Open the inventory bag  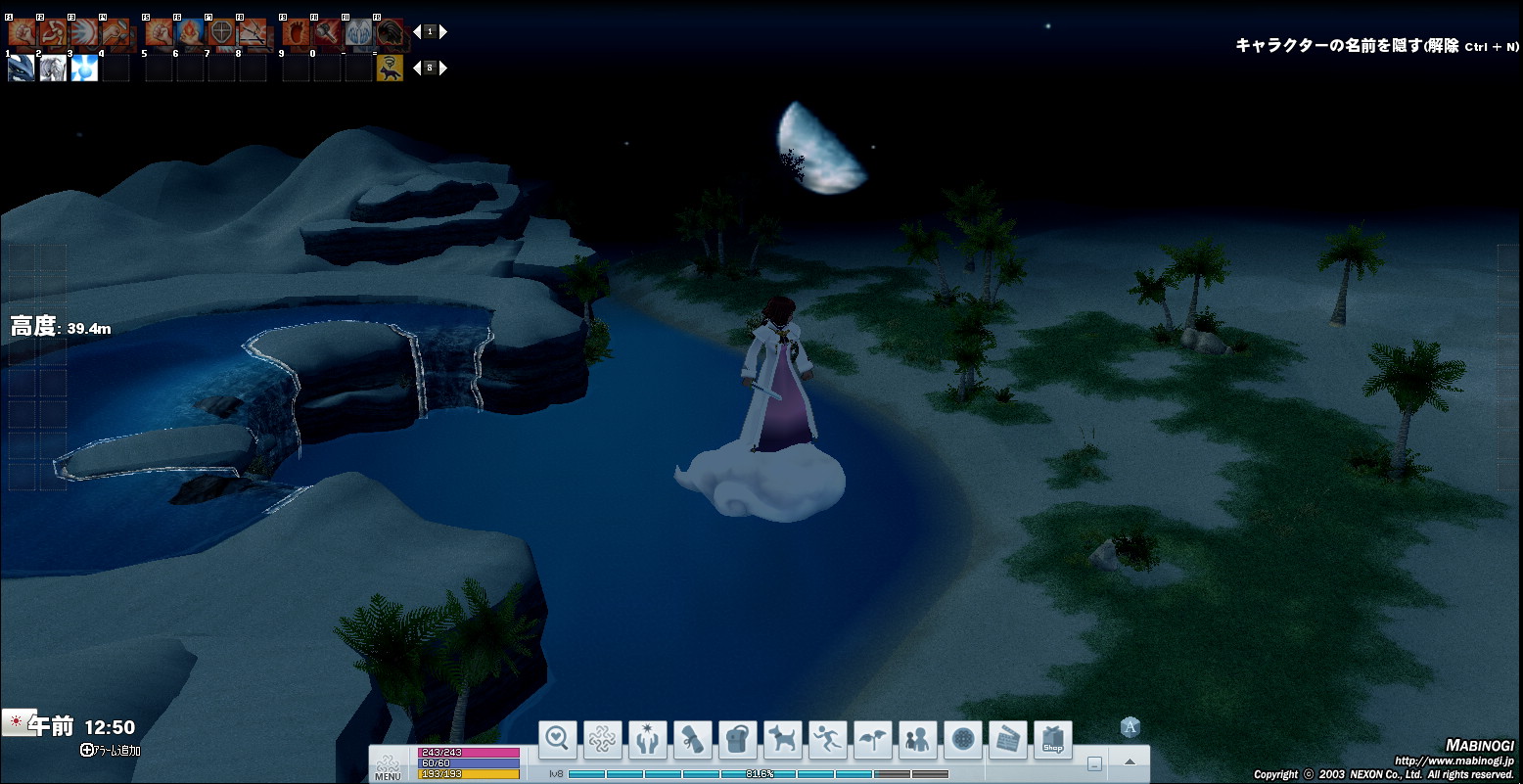point(738,740)
